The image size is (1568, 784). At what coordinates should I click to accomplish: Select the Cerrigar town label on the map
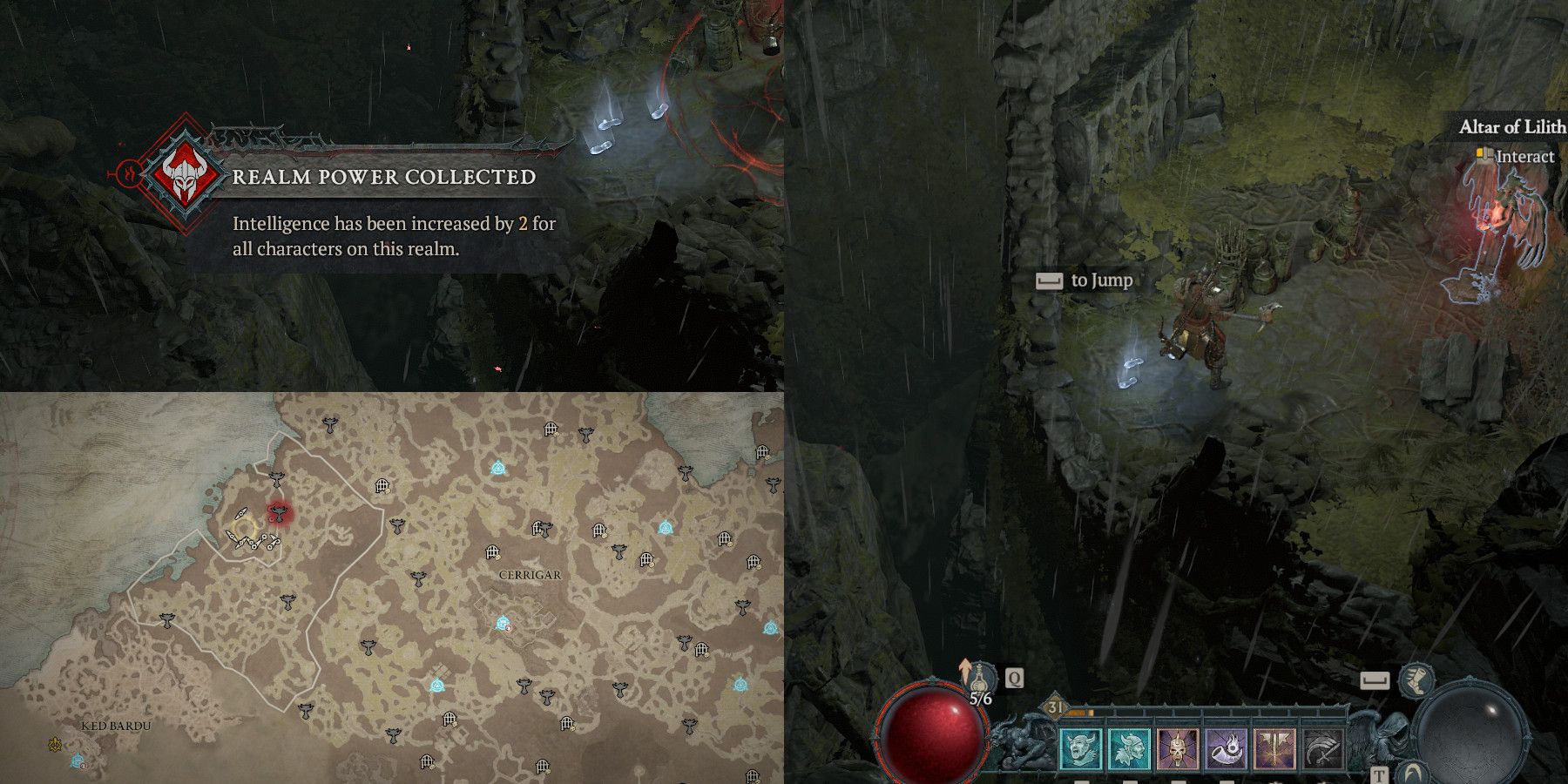point(529,574)
